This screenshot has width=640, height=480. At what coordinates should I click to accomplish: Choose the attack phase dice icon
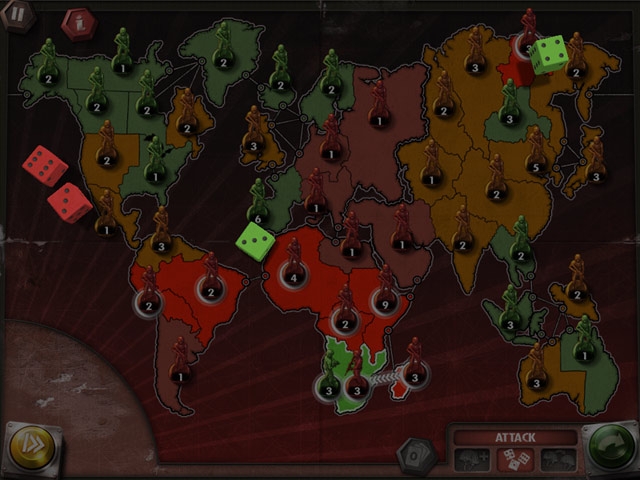(515, 459)
